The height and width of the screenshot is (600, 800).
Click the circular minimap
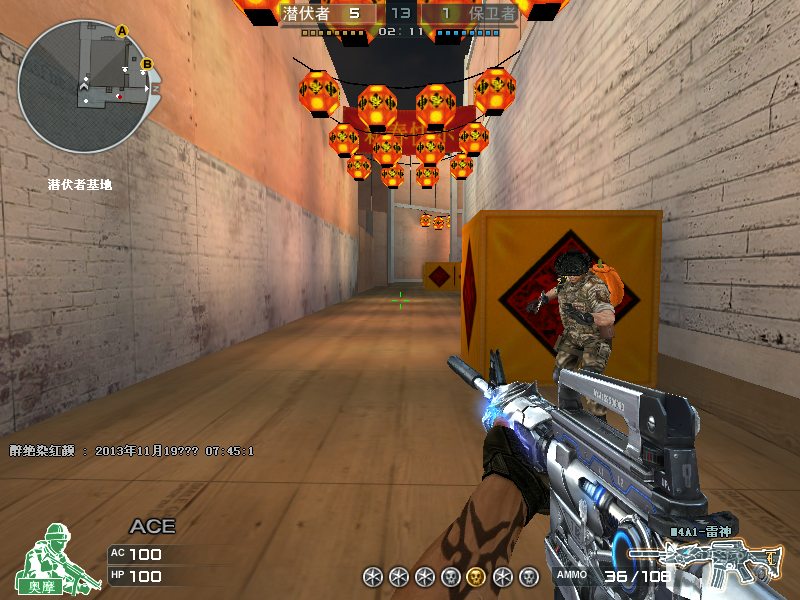(83, 88)
